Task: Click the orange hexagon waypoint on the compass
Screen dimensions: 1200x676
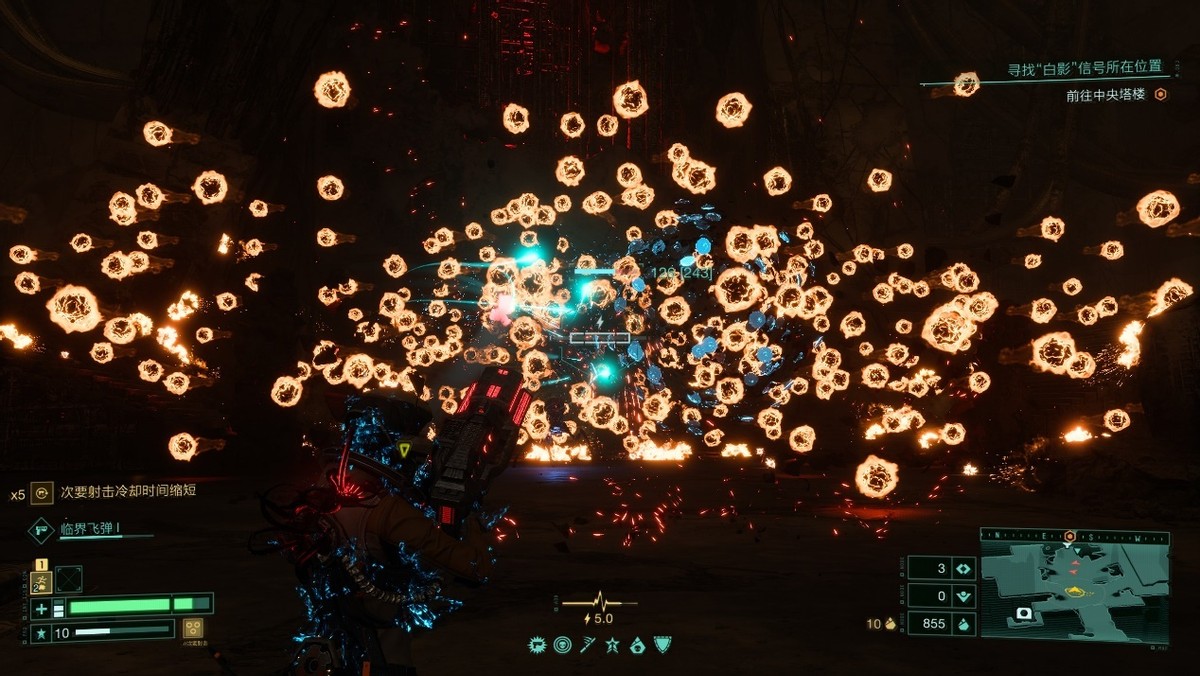Action: coord(1070,536)
